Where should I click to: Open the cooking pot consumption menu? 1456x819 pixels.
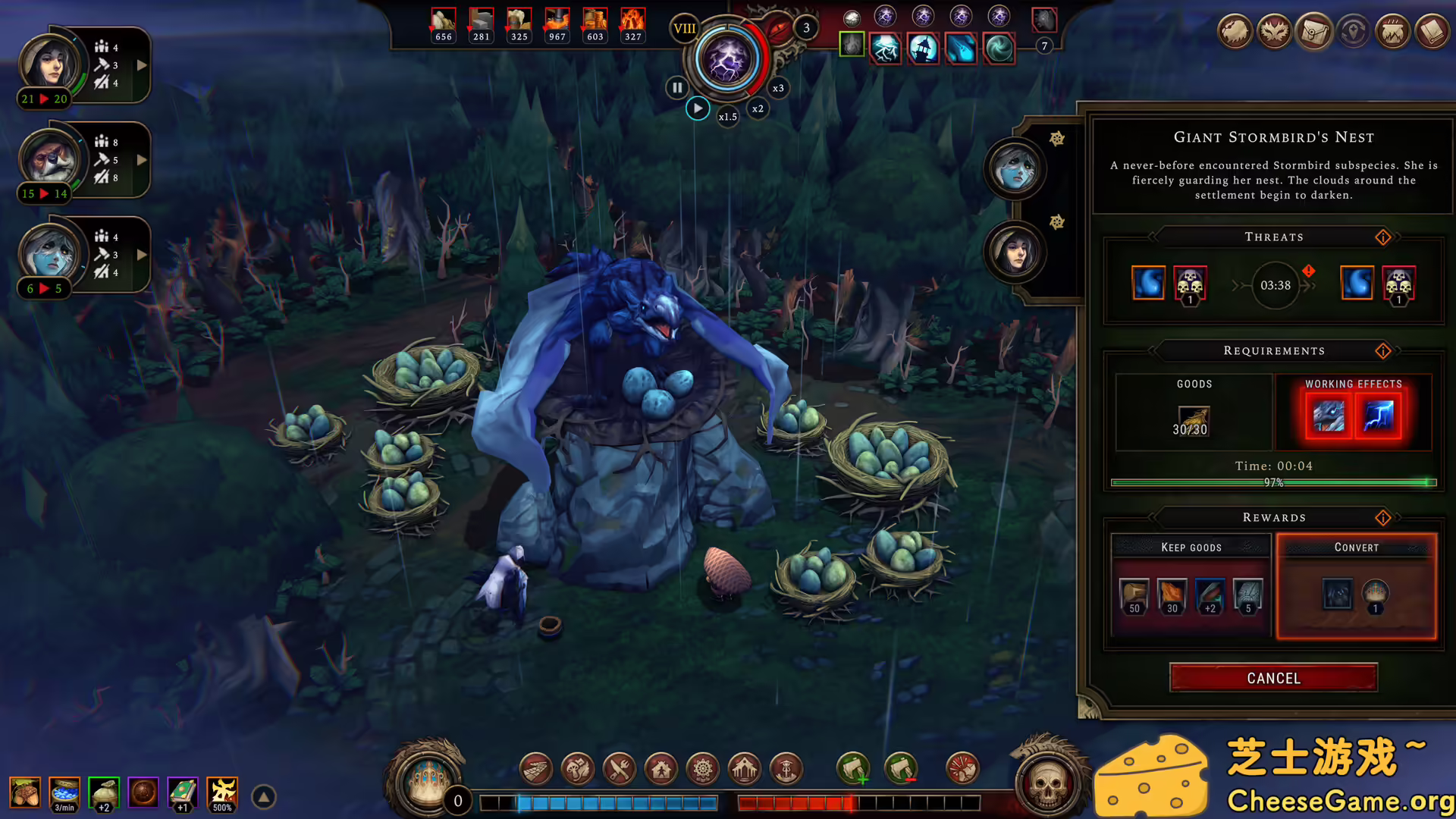pyautogui.click(x=1392, y=32)
